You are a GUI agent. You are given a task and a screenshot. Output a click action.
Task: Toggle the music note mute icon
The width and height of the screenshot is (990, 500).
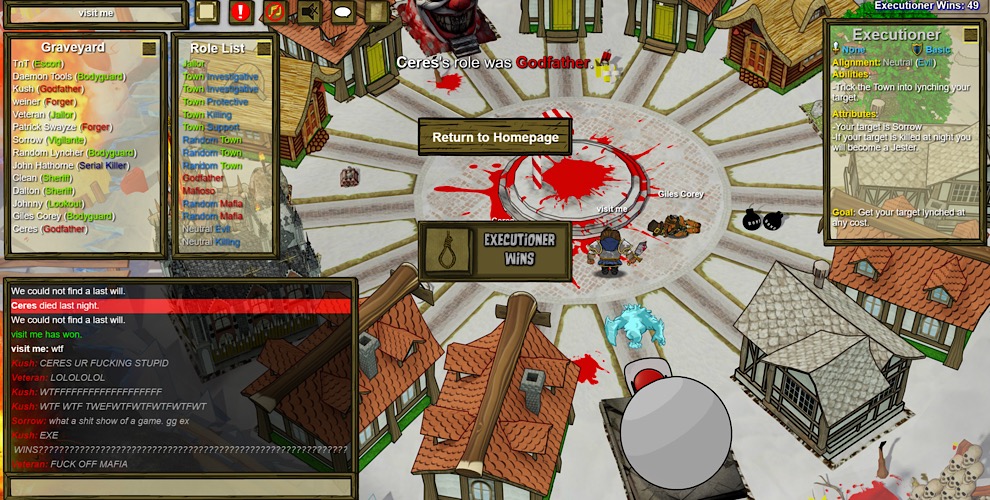[x=275, y=12]
